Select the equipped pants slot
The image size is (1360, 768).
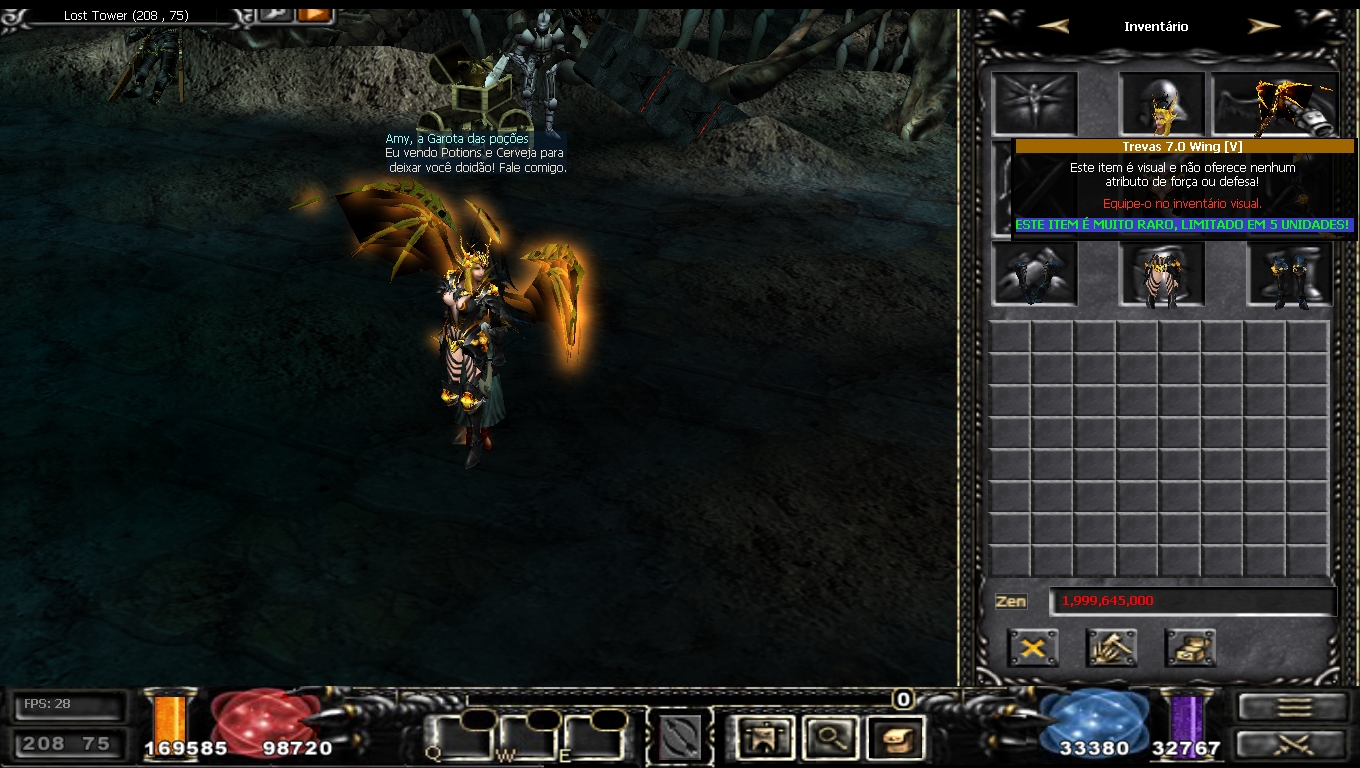coord(1161,273)
